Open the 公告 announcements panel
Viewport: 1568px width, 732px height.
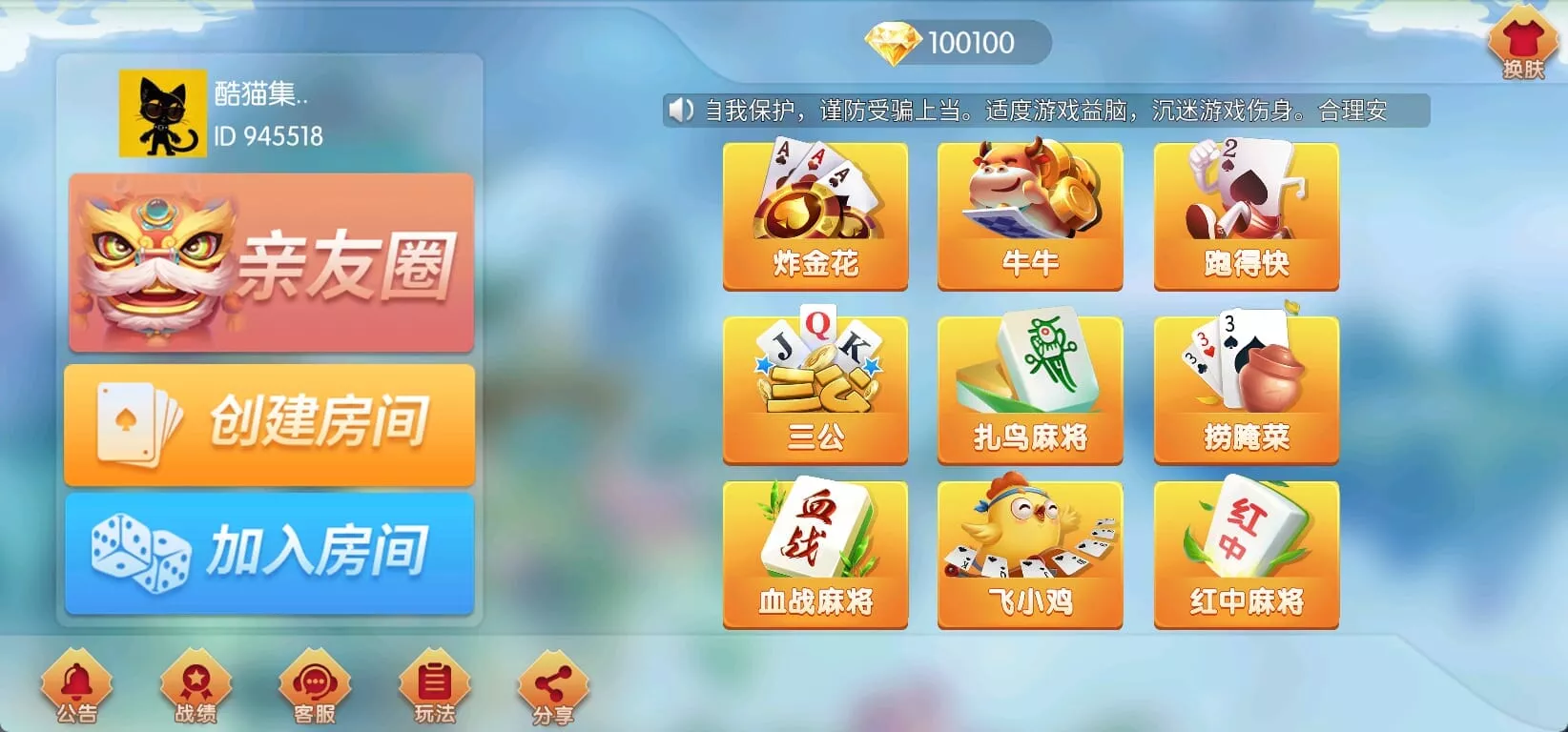coord(76,688)
